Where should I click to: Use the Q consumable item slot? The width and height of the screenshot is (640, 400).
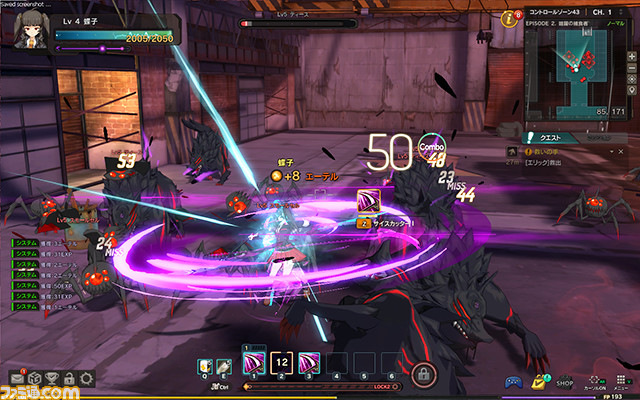click(207, 366)
